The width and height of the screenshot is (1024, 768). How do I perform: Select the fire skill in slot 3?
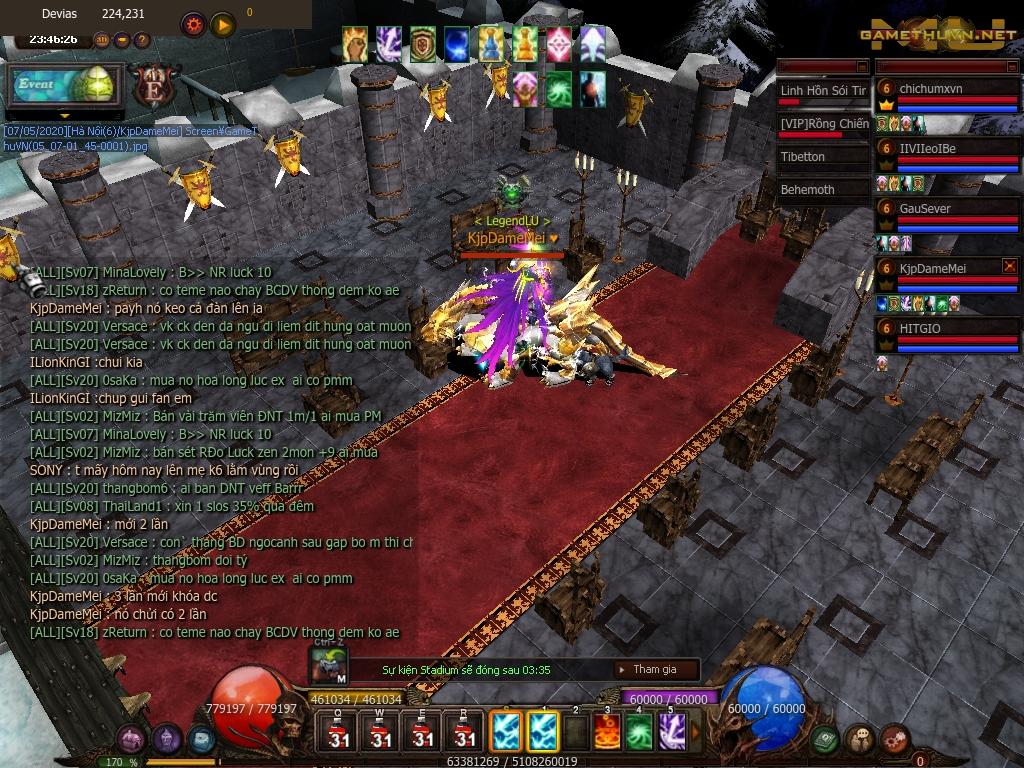click(607, 731)
